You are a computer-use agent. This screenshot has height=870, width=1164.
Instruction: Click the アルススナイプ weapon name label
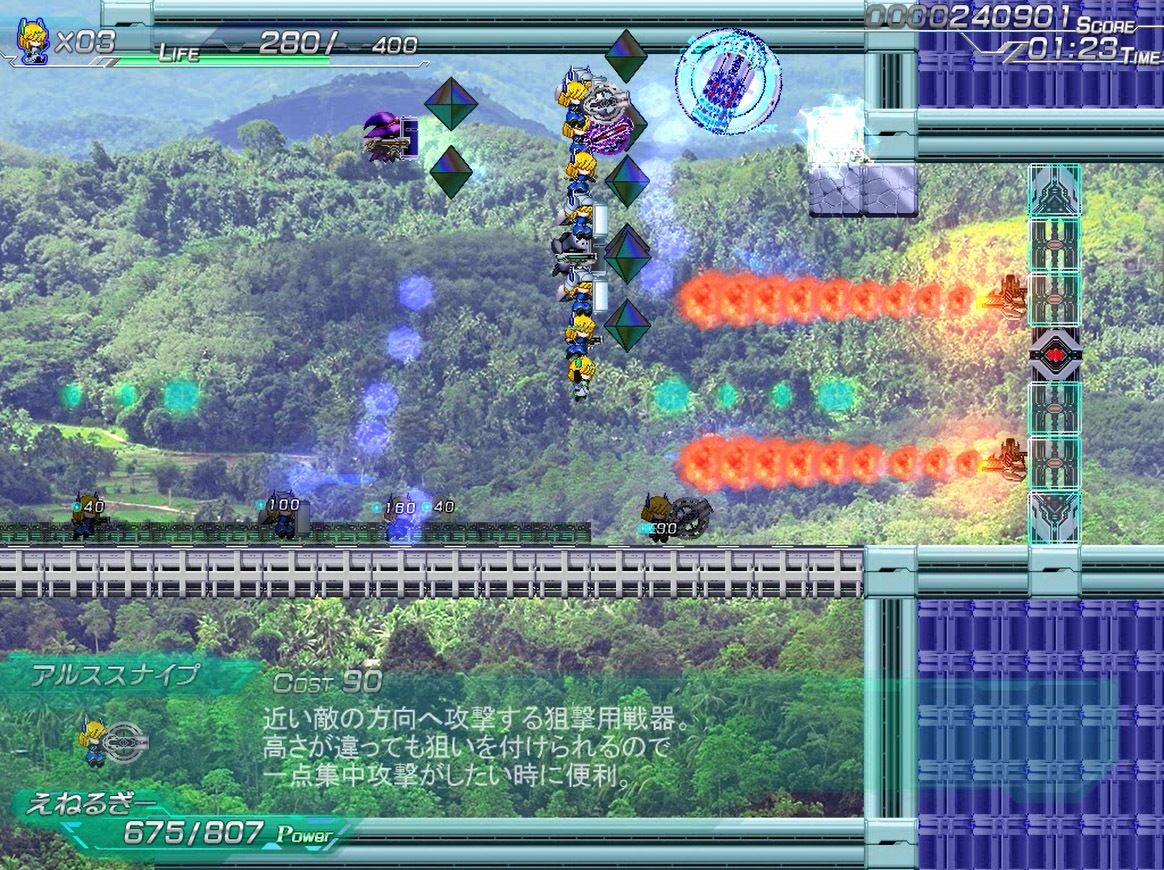point(114,675)
